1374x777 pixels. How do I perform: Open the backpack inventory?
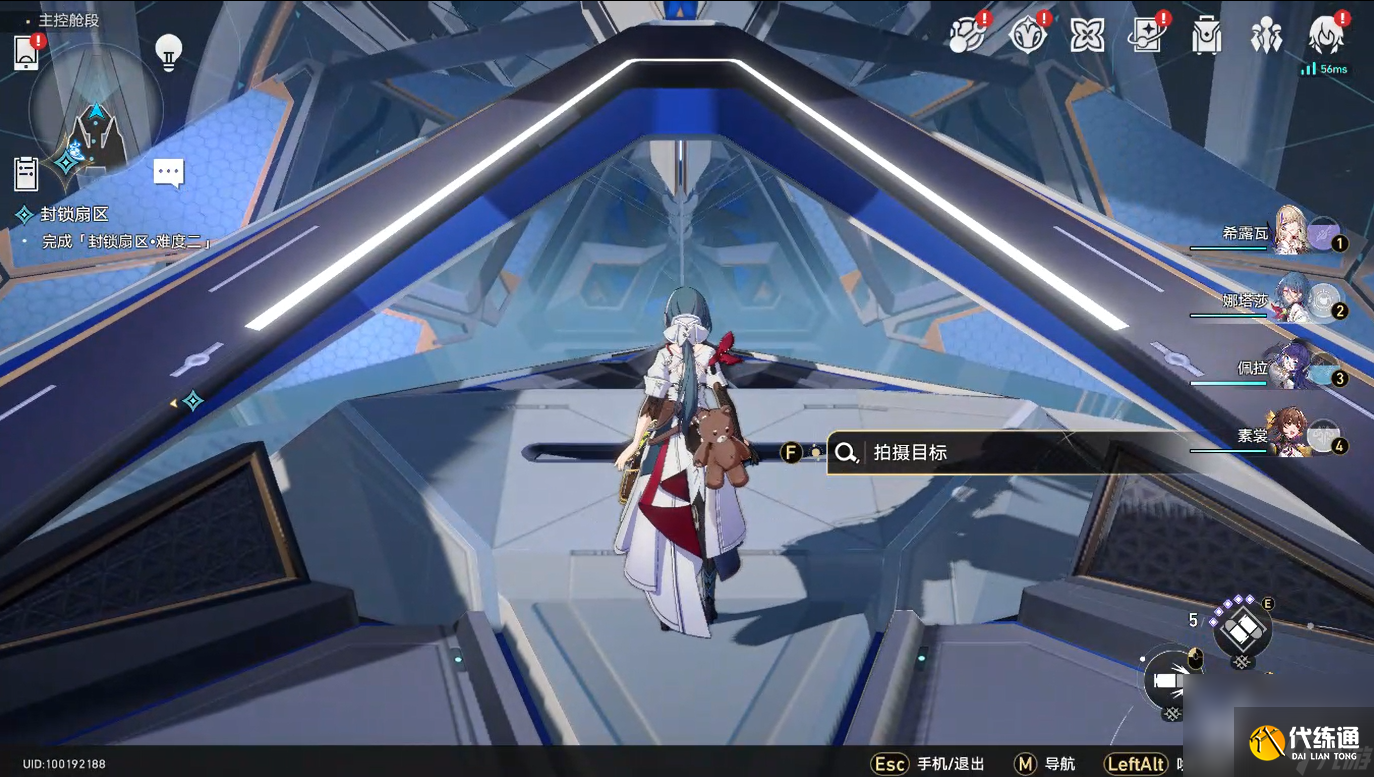(1207, 37)
